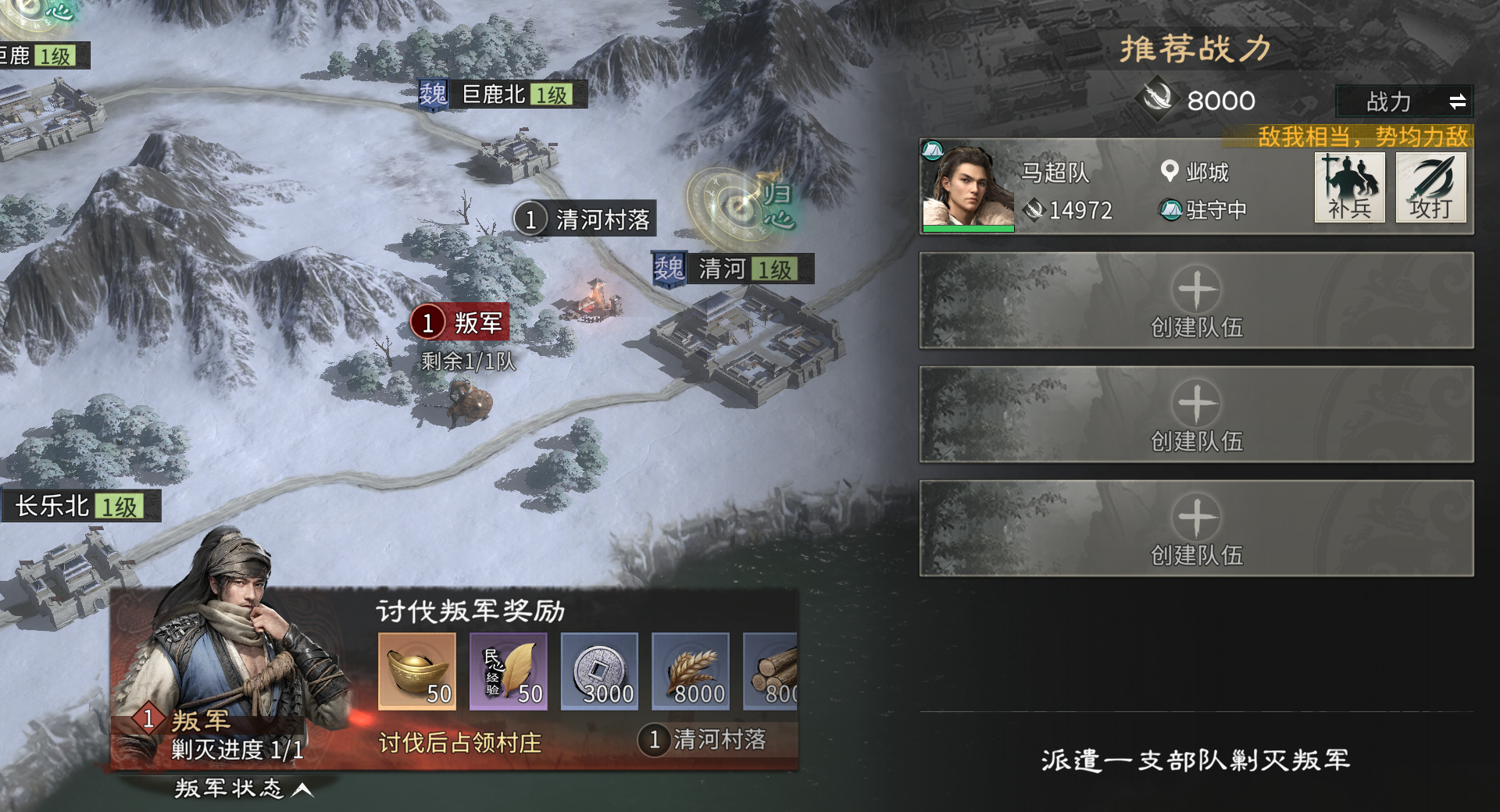The image size is (1500, 812).
Task: Click the copper coin 3000 reward icon
Action: [x=598, y=671]
